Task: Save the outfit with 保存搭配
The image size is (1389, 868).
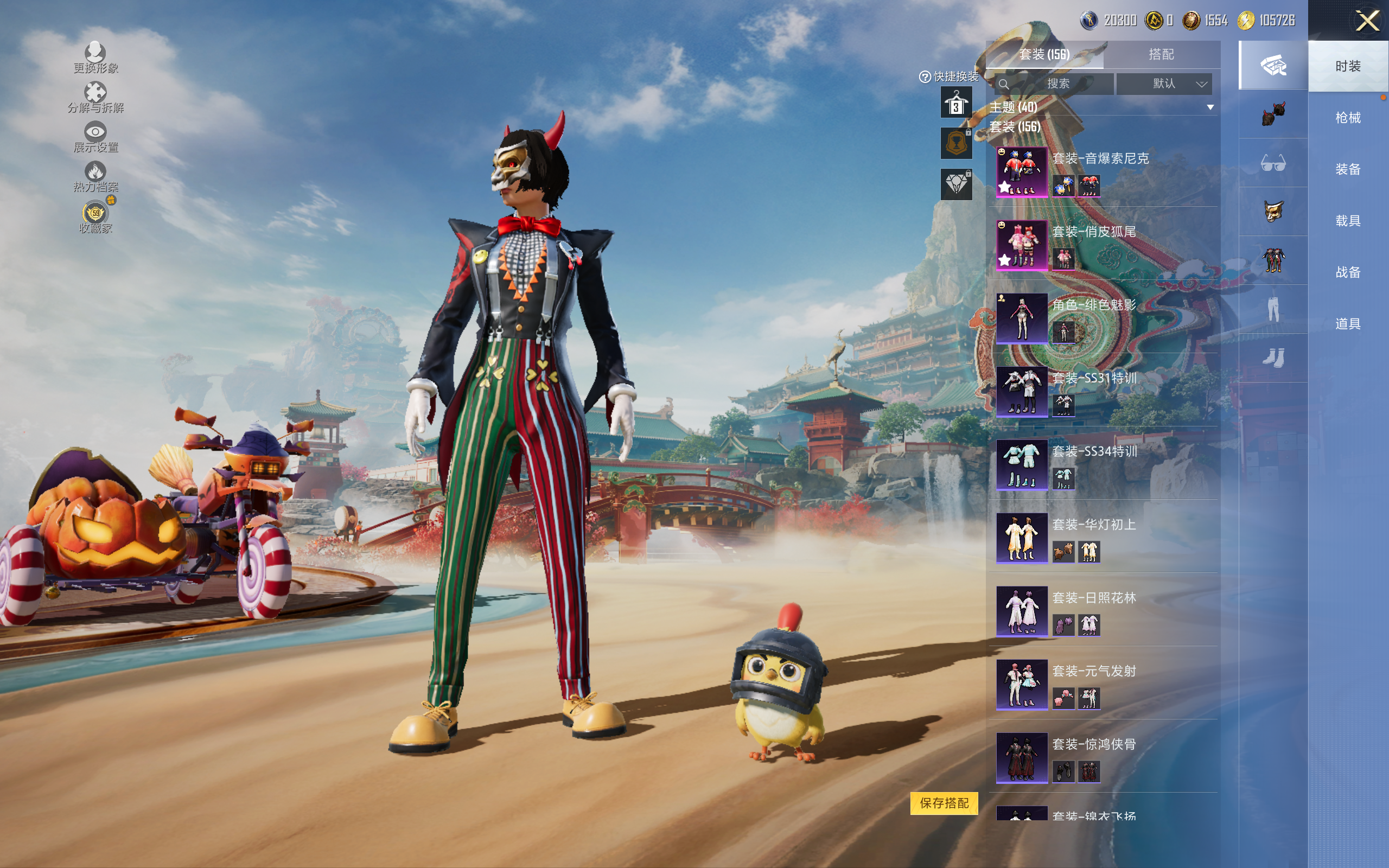Action: 944,803
